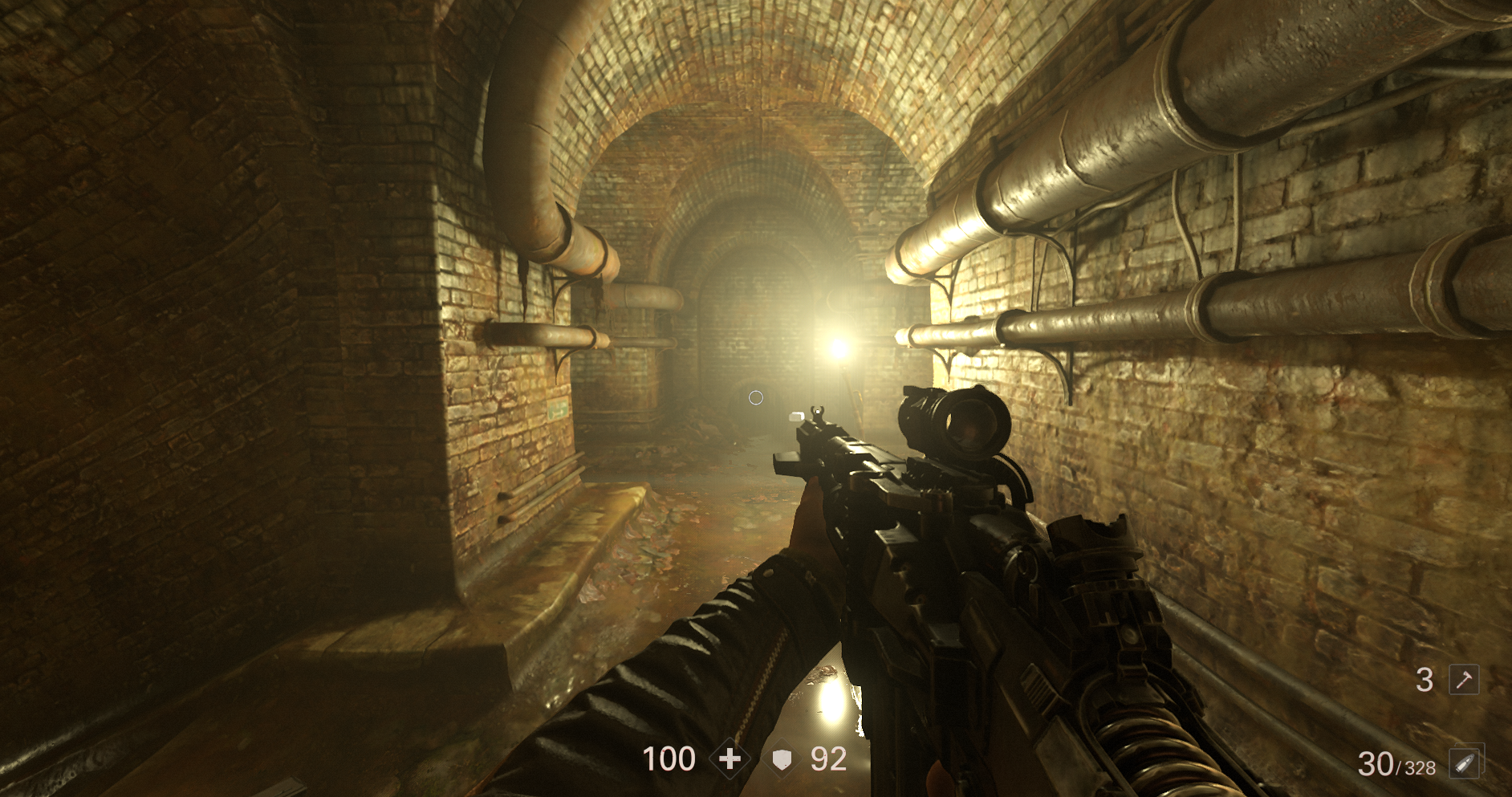Click the armor shield icon
Screen dimensions: 1512x797
[x=782, y=759]
